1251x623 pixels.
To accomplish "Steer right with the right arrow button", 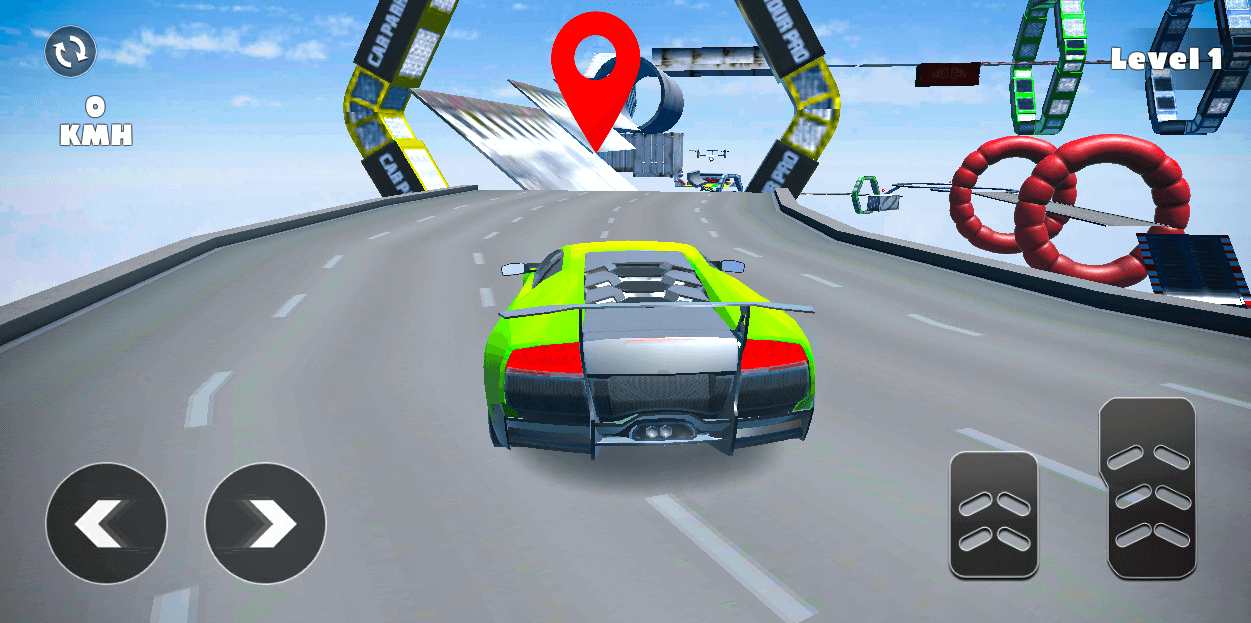I will tap(265, 523).
